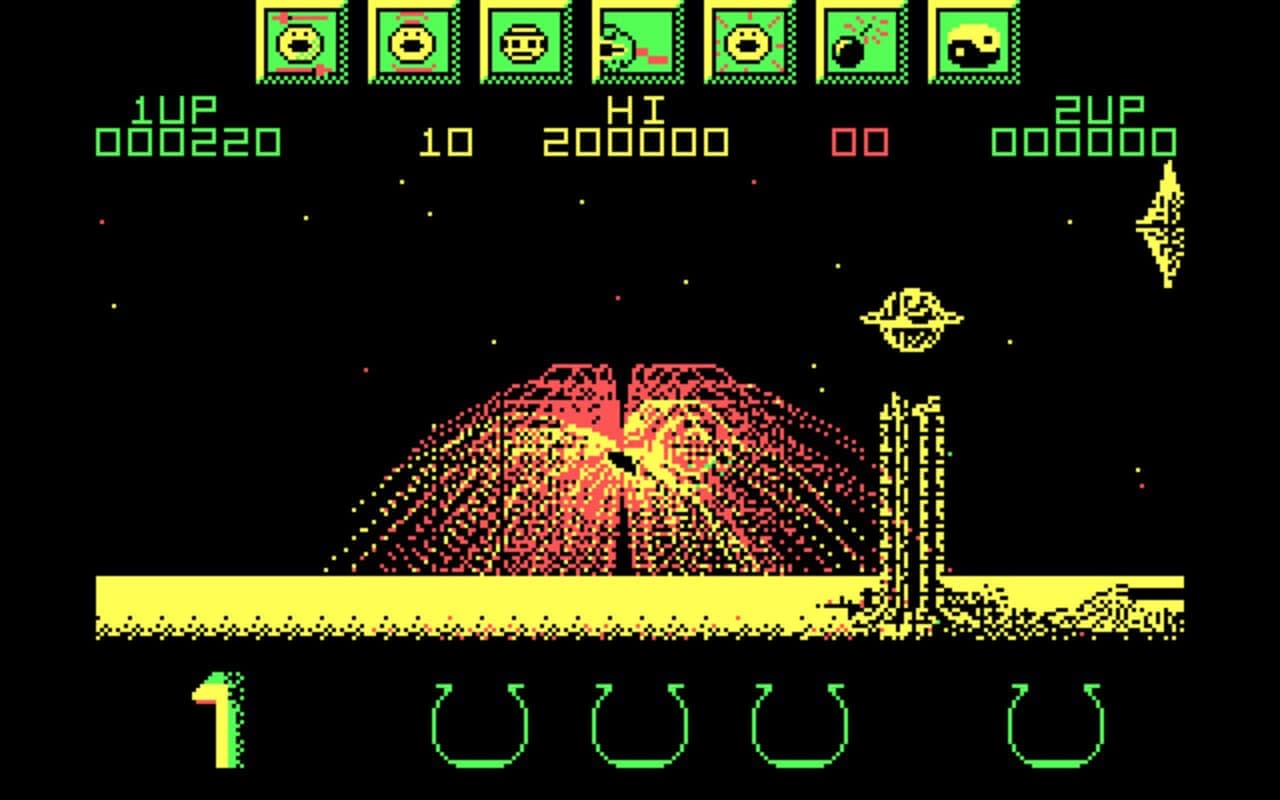Click the Saturn planet sprite
The image size is (1280, 800).
911,313
